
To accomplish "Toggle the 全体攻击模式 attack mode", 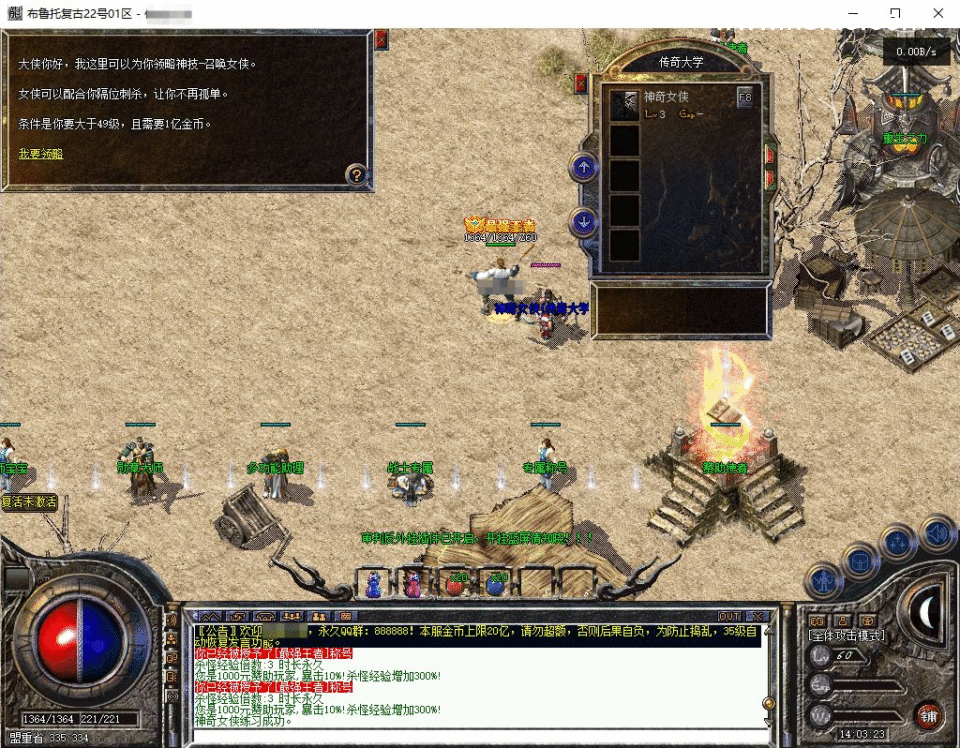I will click(848, 635).
